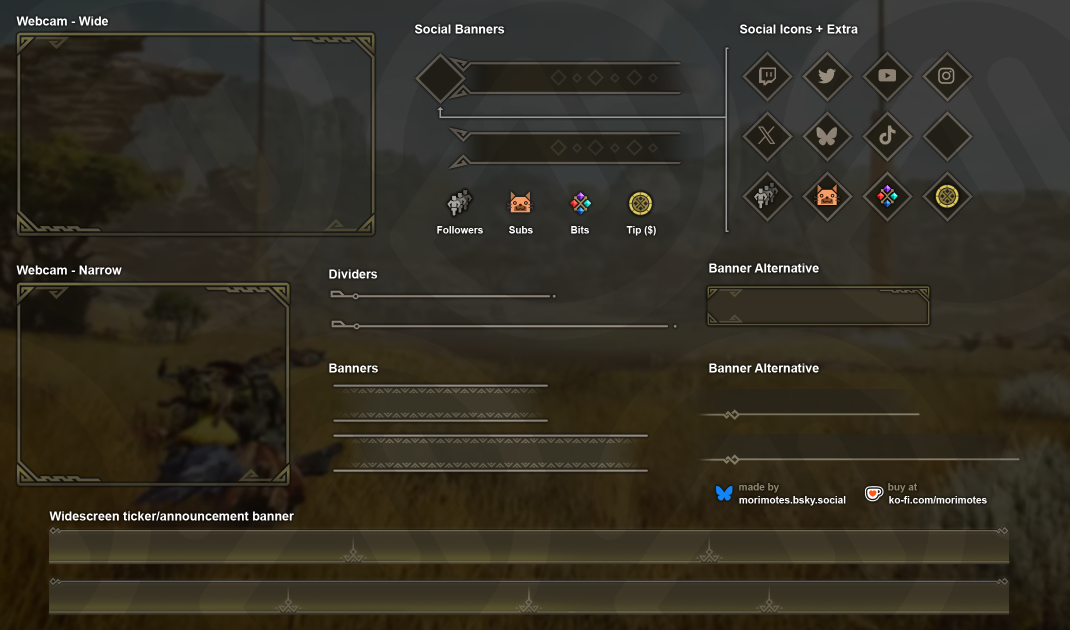Pick the grey butterfly diamond icon

(x=827, y=136)
